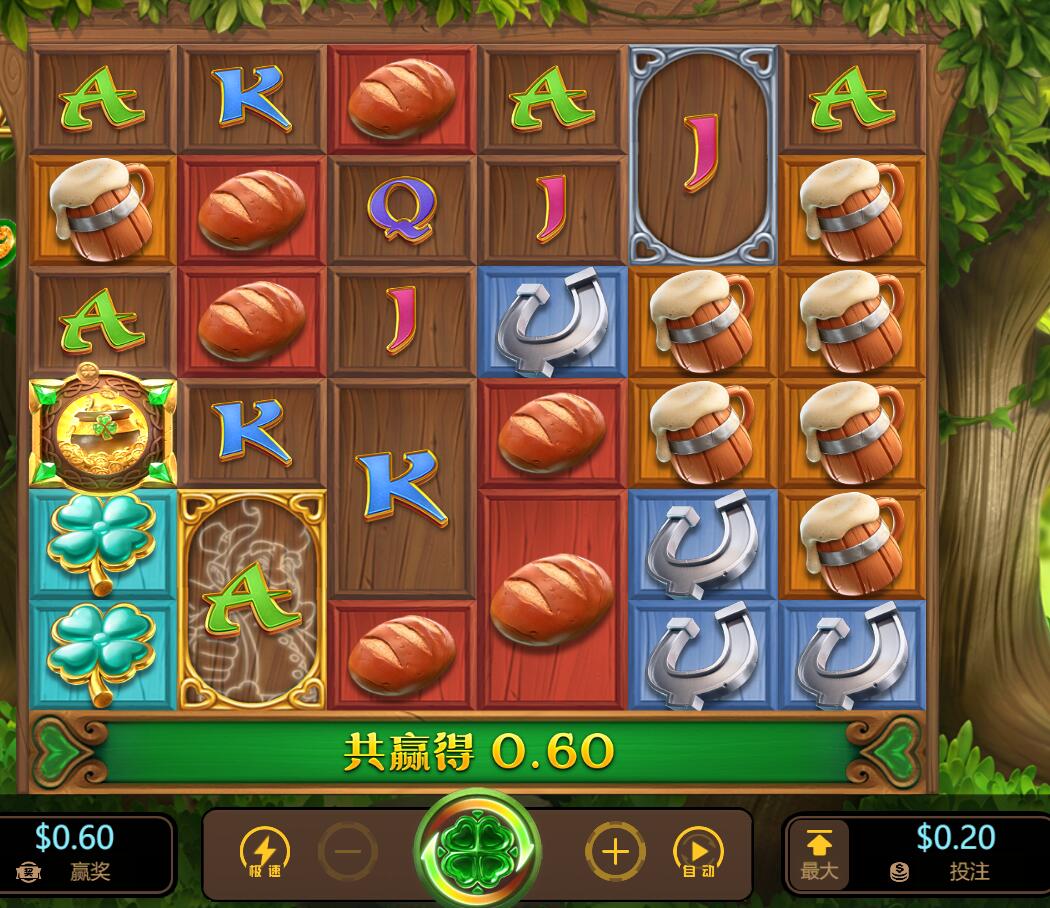The height and width of the screenshot is (908, 1050).
Task: Open the 赢奖 win history panel
Action: point(76,853)
